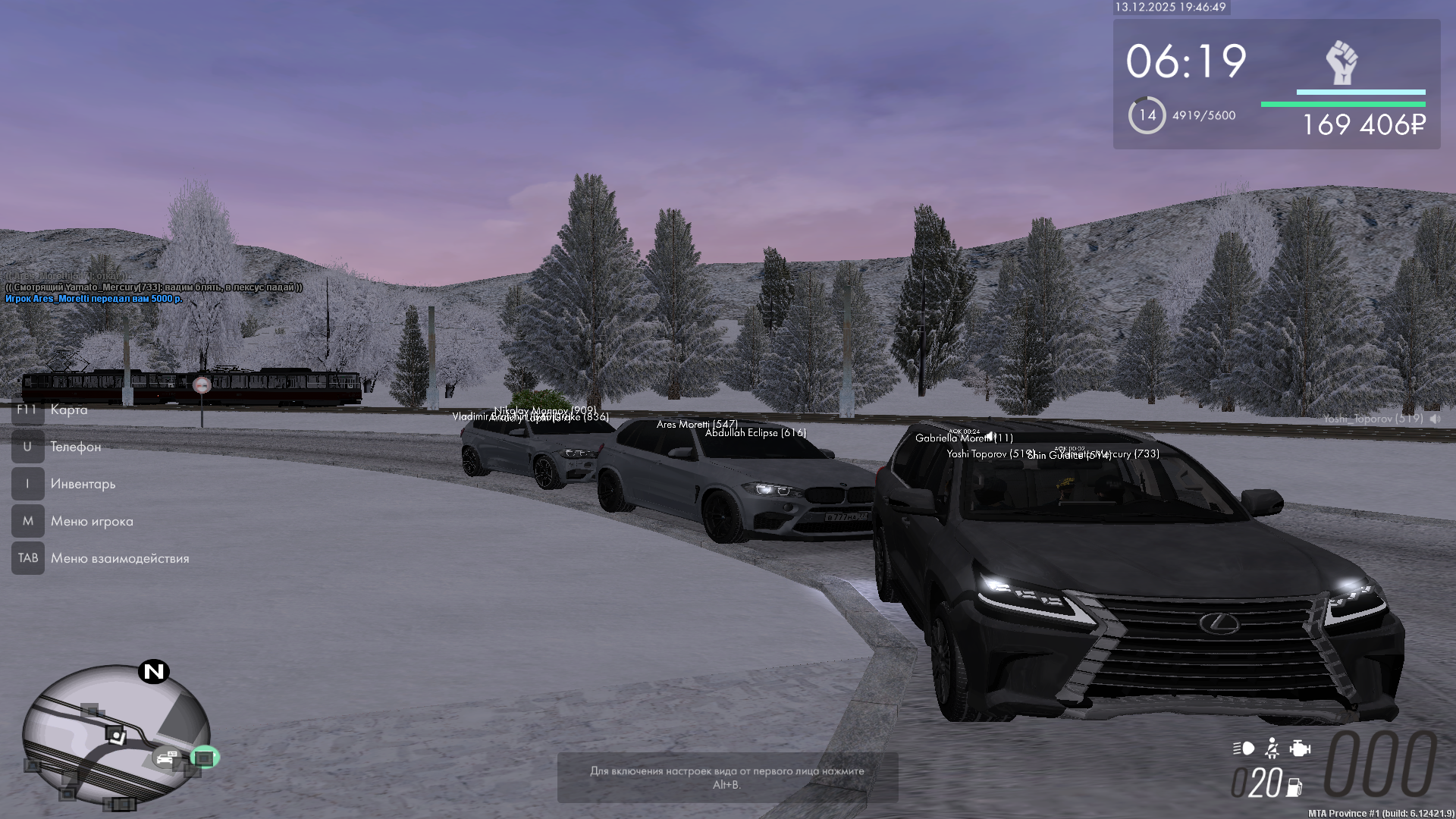1456x819 pixels.
Task: Click the raised fist icon
Action: coord(1341,62)
